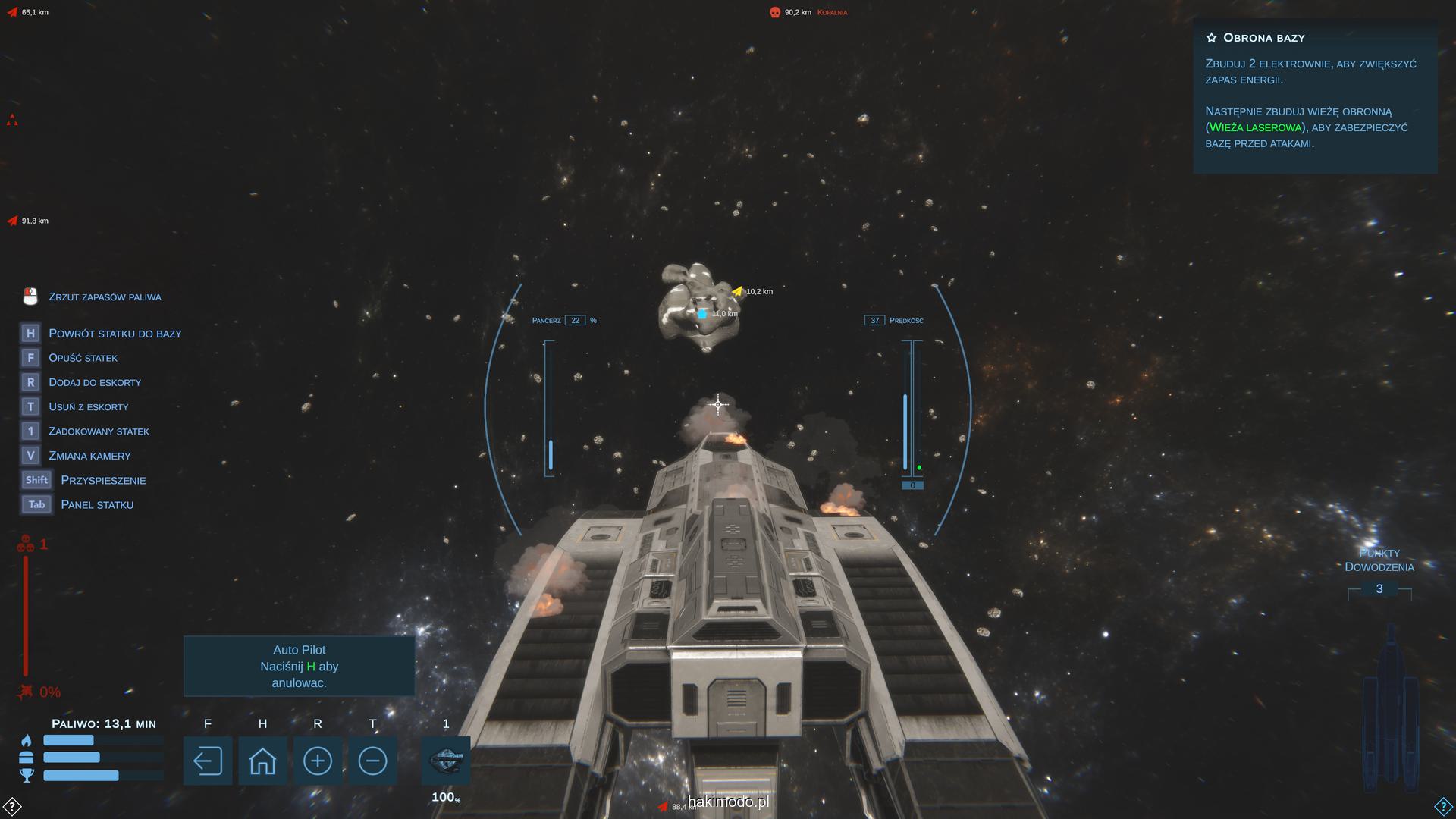Open the help icon in the bottom-right corner
Image resolution: width=1456 pixels, height=819 pixels.
pyautogui.click(x=1443, y=805)
